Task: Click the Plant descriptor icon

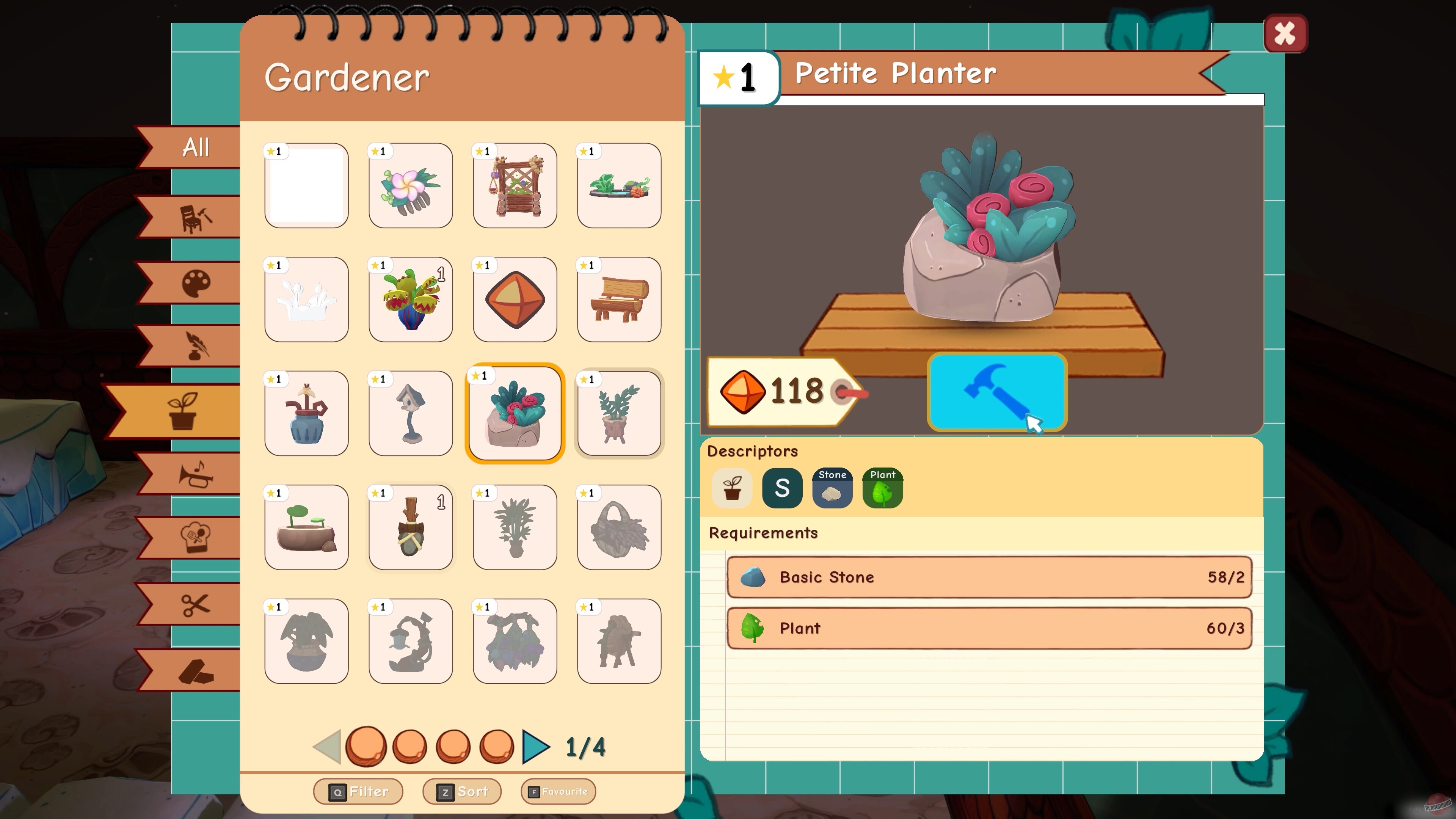Action: [x=882, y=487]
